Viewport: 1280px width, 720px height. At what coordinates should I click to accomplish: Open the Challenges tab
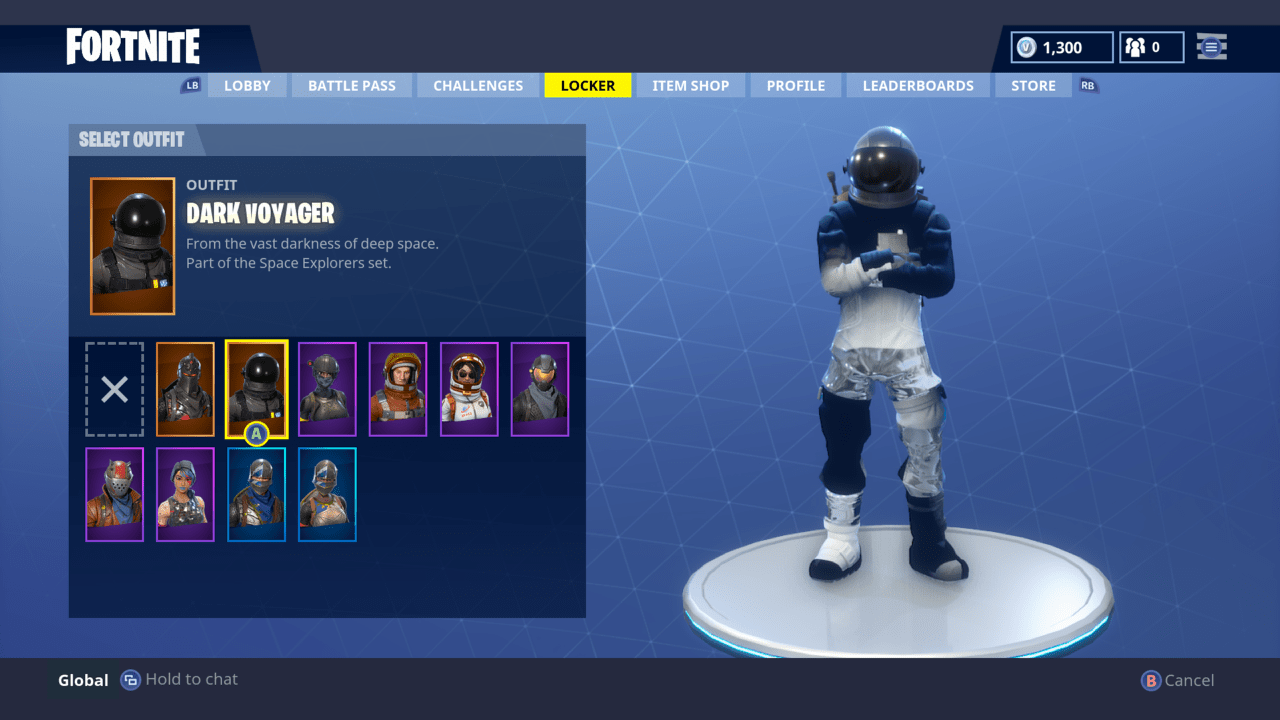tap(478, 85)
